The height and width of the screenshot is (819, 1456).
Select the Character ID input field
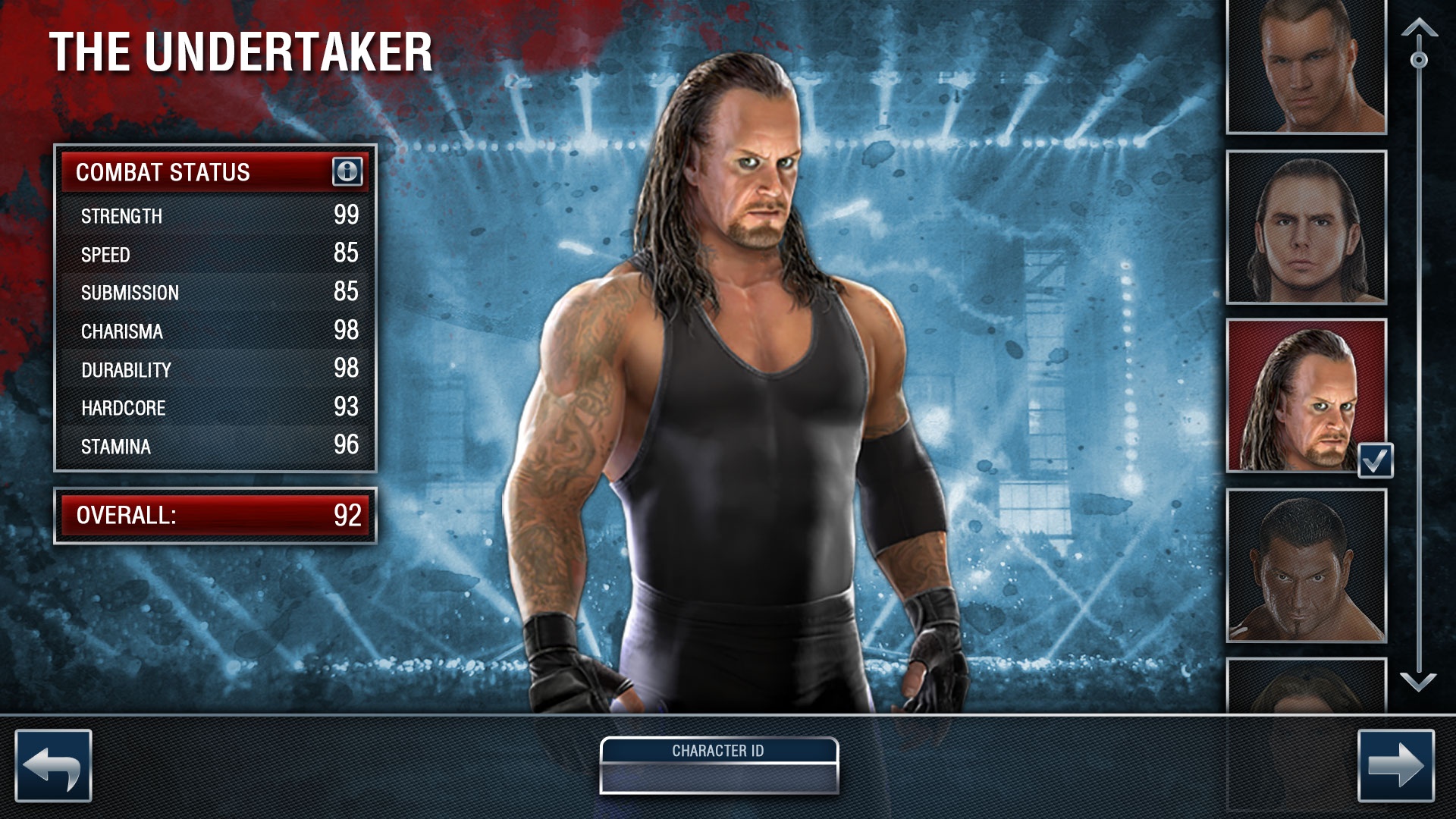[719, 777]
